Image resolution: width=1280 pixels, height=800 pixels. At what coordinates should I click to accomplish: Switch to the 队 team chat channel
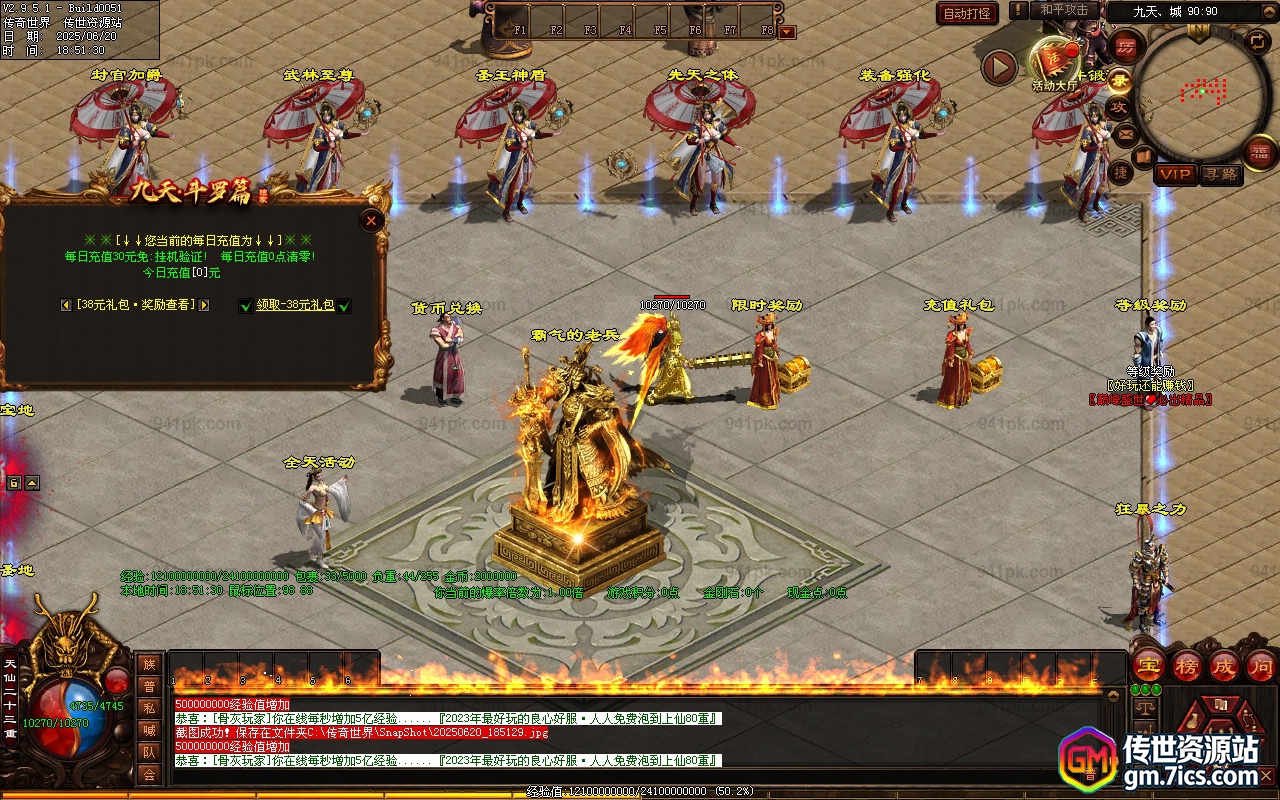tap(149, 752)
